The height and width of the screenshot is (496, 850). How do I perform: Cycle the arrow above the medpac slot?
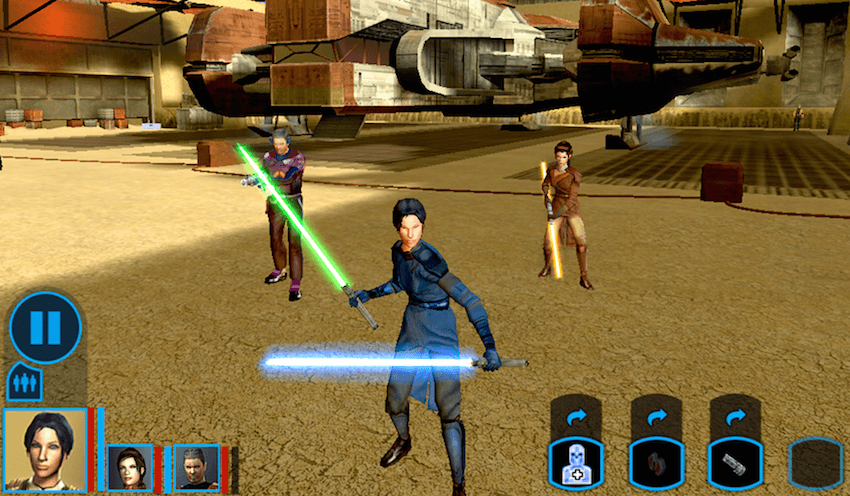coord(575,416)
